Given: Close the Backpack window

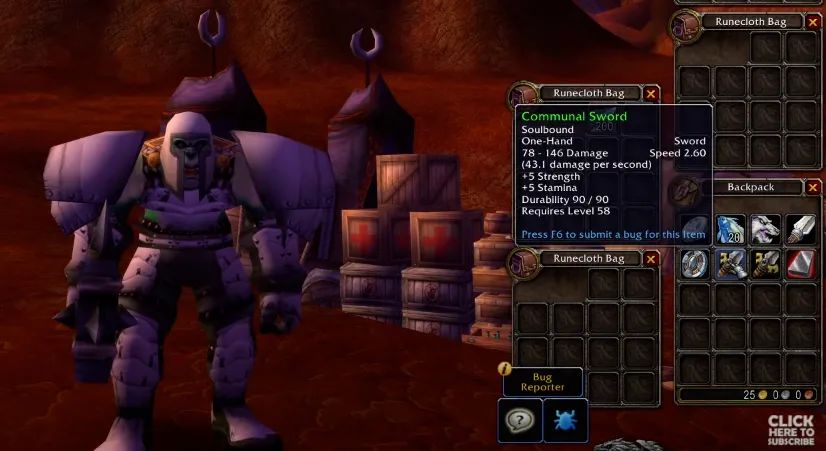Looking at the screenshot, I should point(814,187).
